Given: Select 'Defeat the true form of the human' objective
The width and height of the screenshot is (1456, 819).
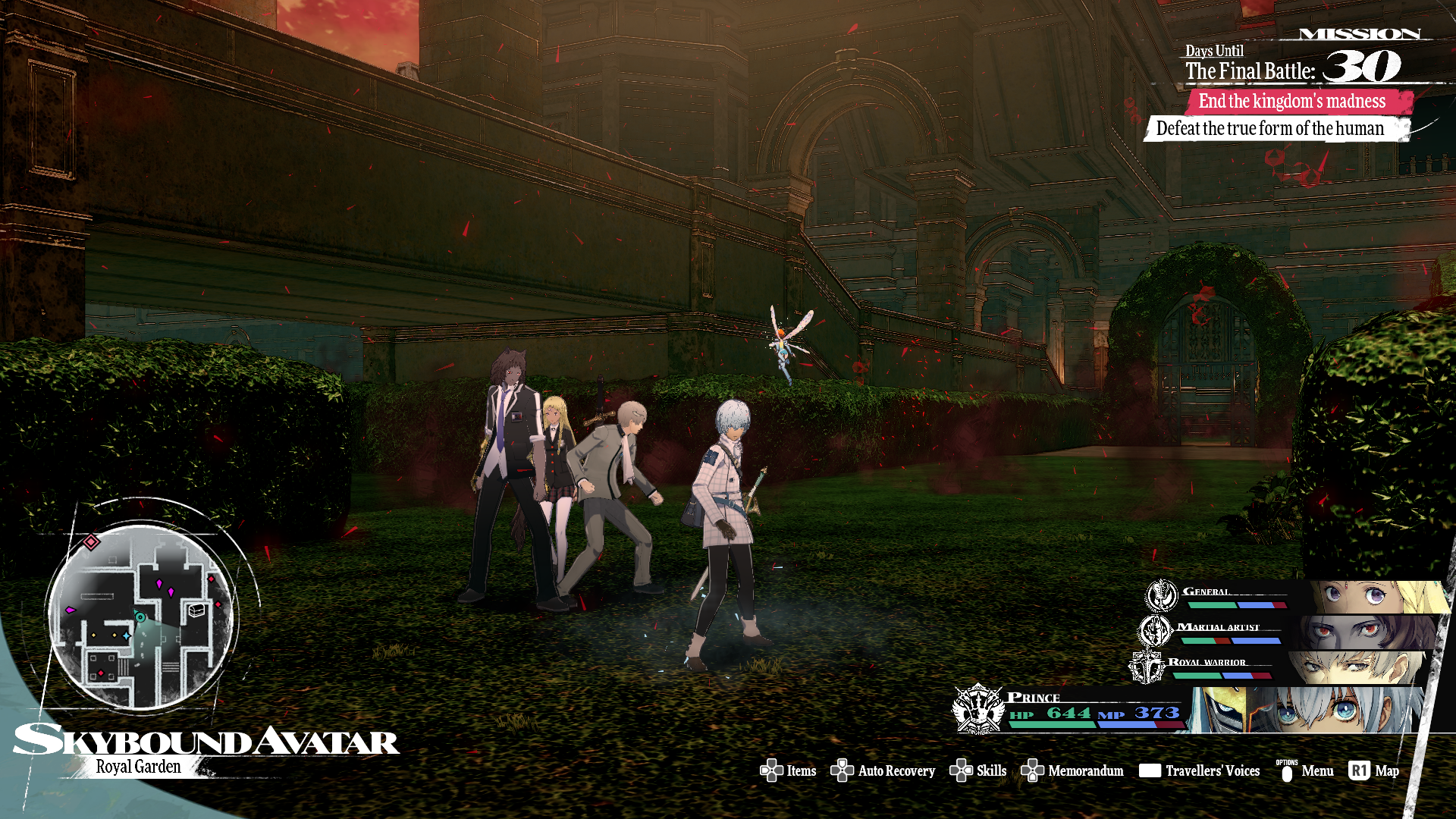Looking at the screenshot, I should coord(1270,129).
